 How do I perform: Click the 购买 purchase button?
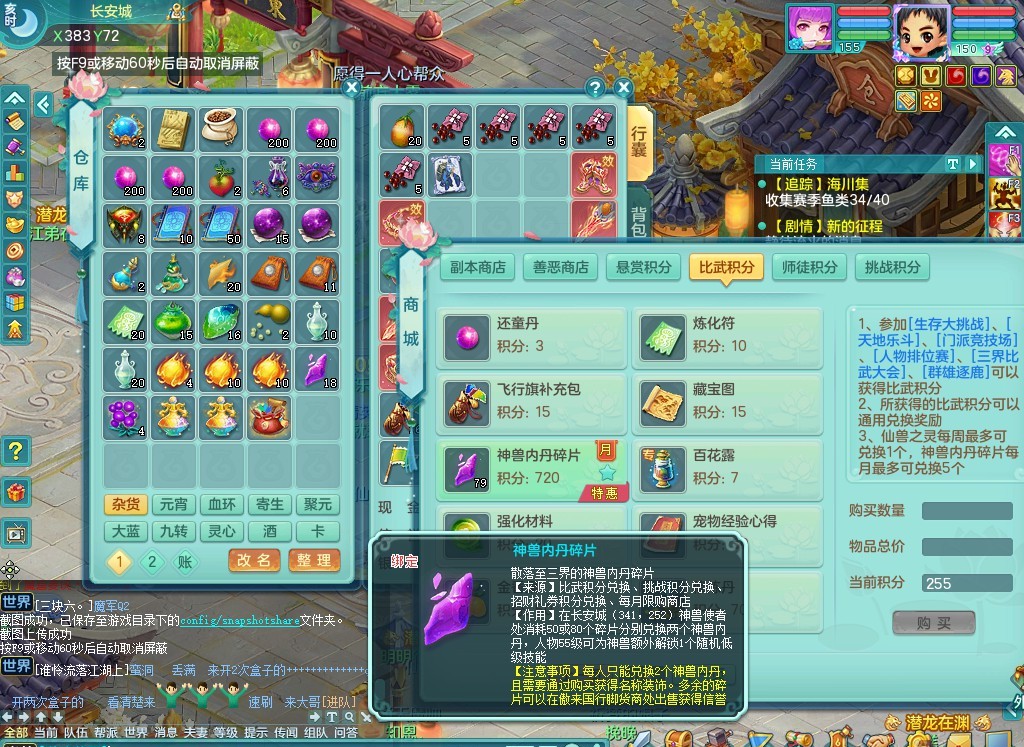coord(933,623)
